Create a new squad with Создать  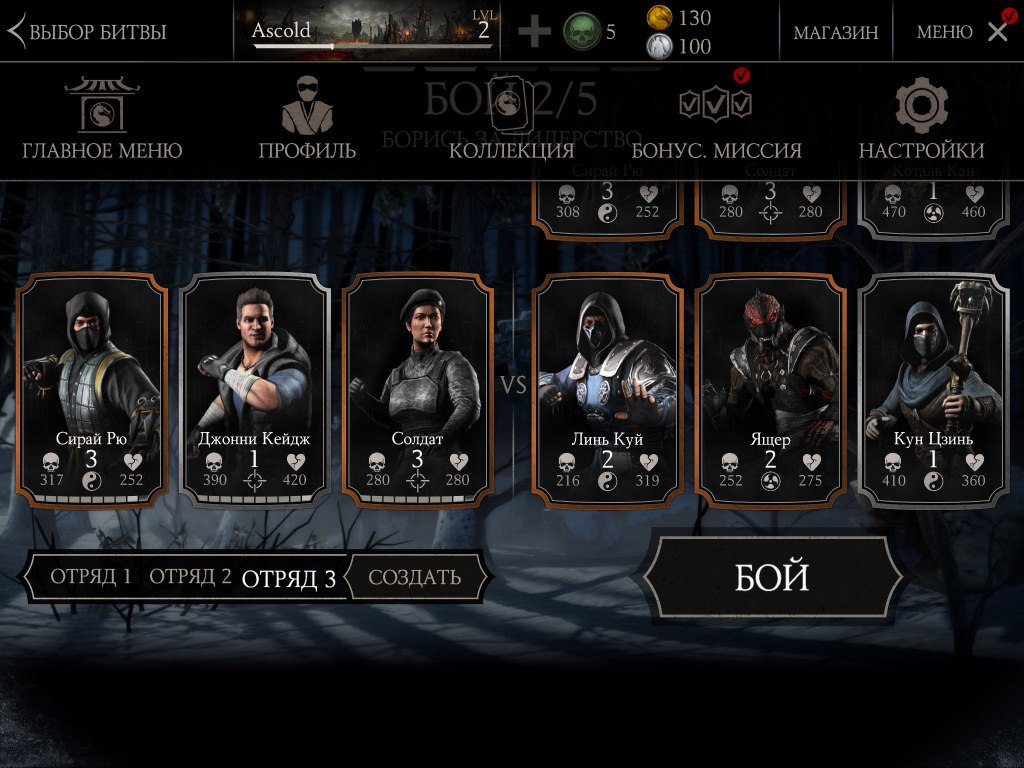(x=415, y=577)
